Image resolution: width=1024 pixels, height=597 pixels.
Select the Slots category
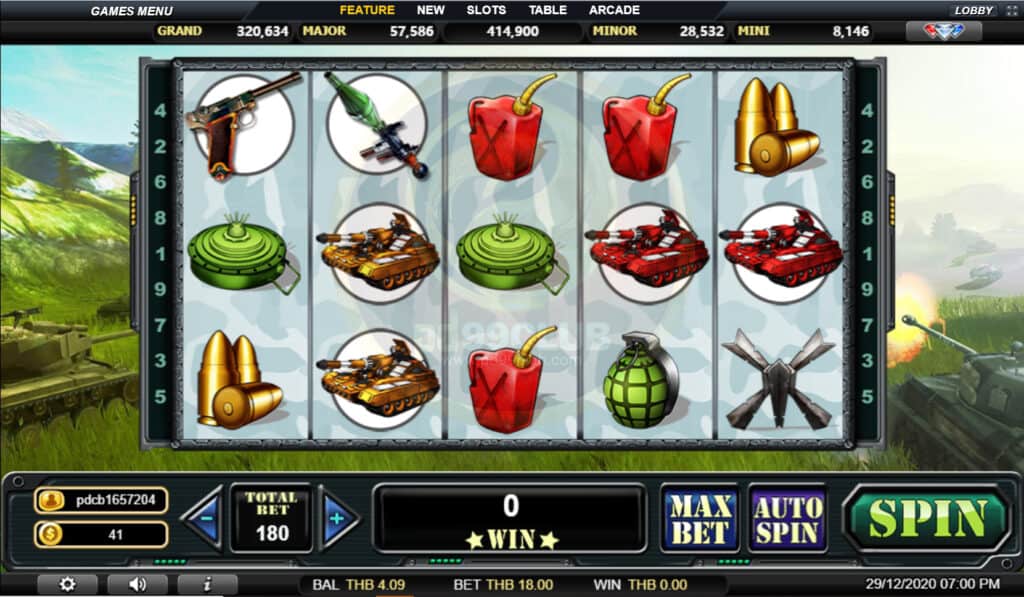pyautogui.click(x=486, y=10)
